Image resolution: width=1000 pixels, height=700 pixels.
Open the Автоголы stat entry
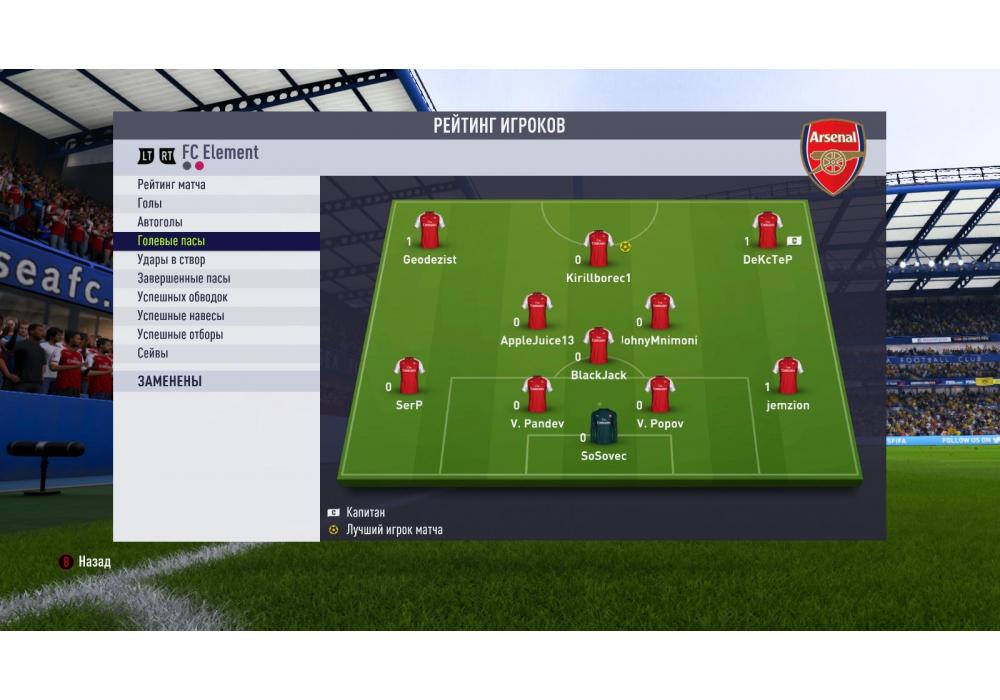160,222
